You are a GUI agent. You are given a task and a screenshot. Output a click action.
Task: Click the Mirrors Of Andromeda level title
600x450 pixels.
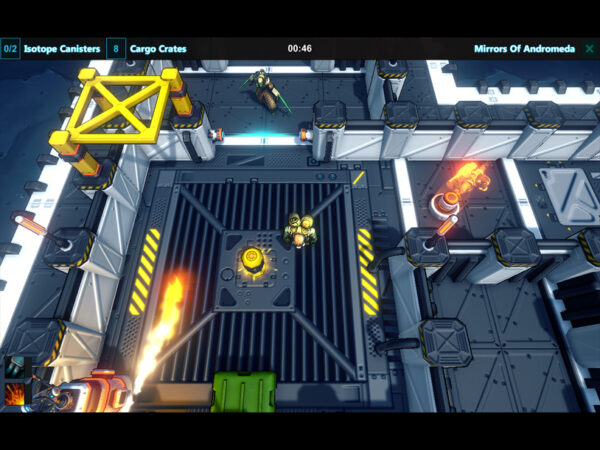point(524,48)
